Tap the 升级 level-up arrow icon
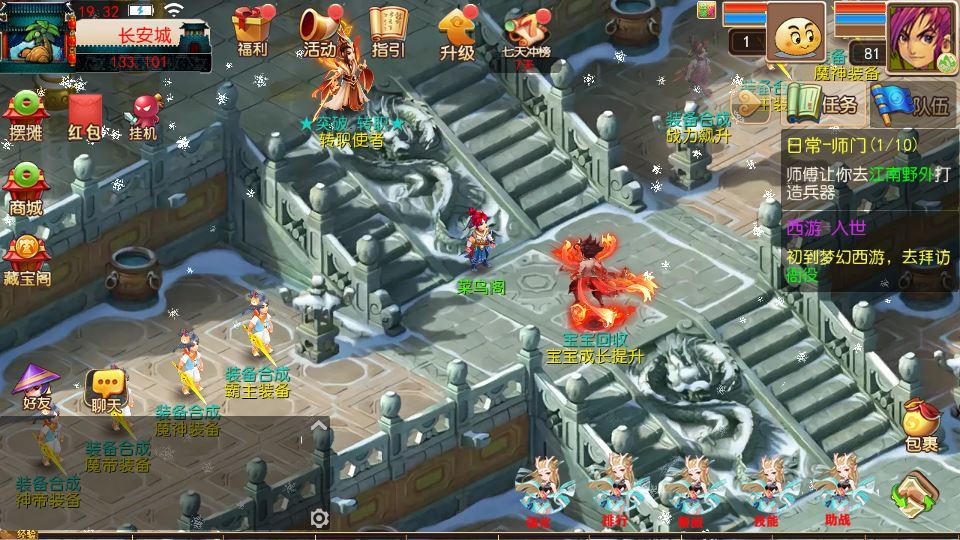Image resolution: width=960 pixels, height=540 pixels. tap(456, 31)
